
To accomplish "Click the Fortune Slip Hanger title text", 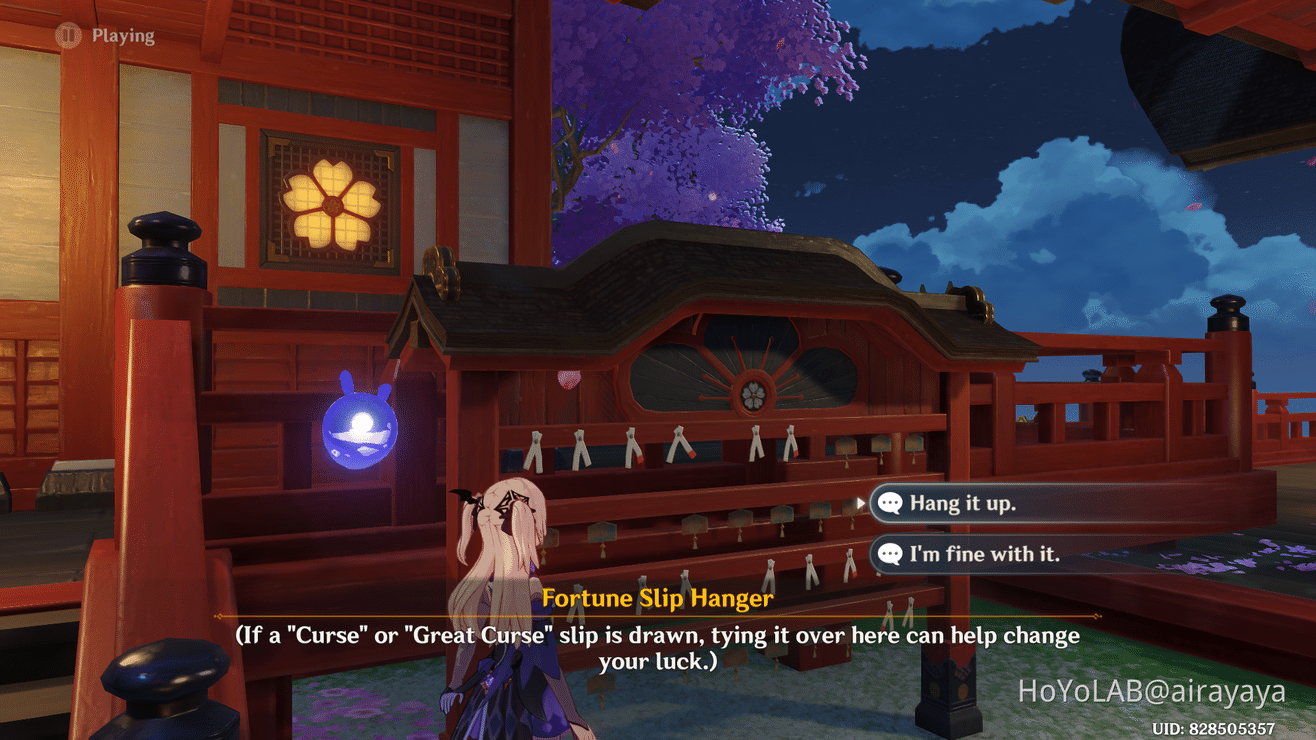I will [658, 598].
